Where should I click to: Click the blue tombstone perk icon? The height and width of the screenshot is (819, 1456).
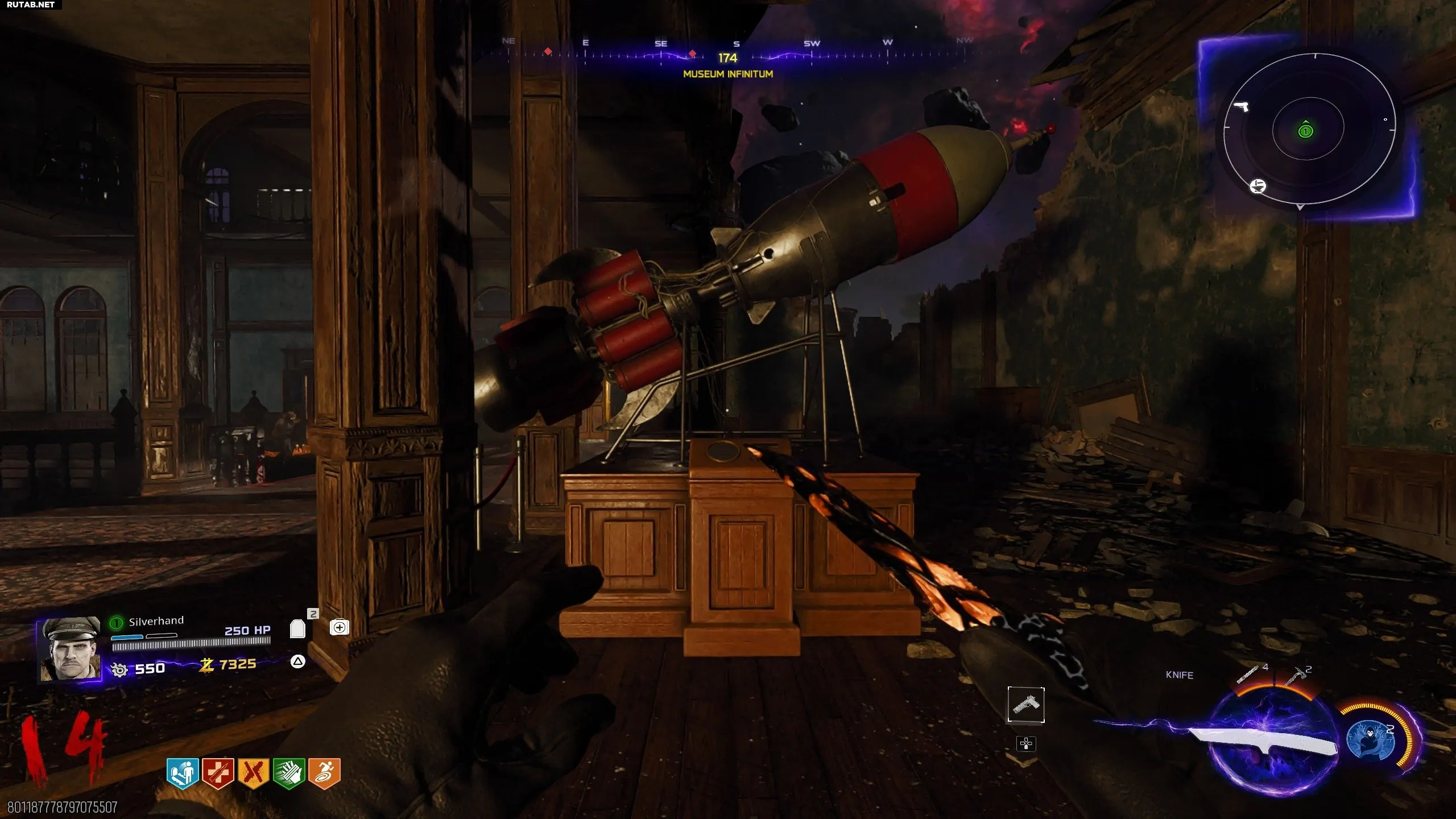[182, 773]
